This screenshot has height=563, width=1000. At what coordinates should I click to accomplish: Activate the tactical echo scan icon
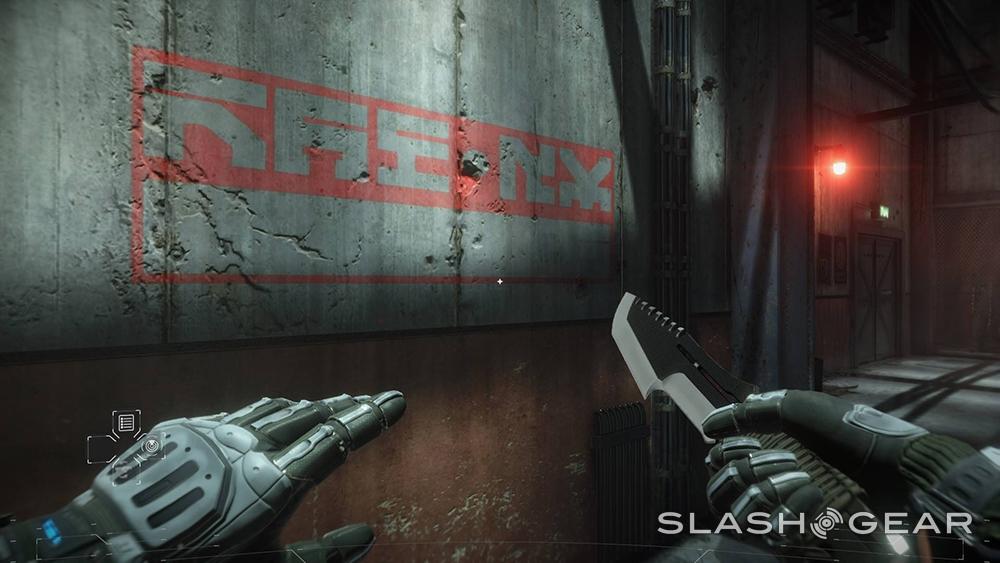[x=151, y=444]
